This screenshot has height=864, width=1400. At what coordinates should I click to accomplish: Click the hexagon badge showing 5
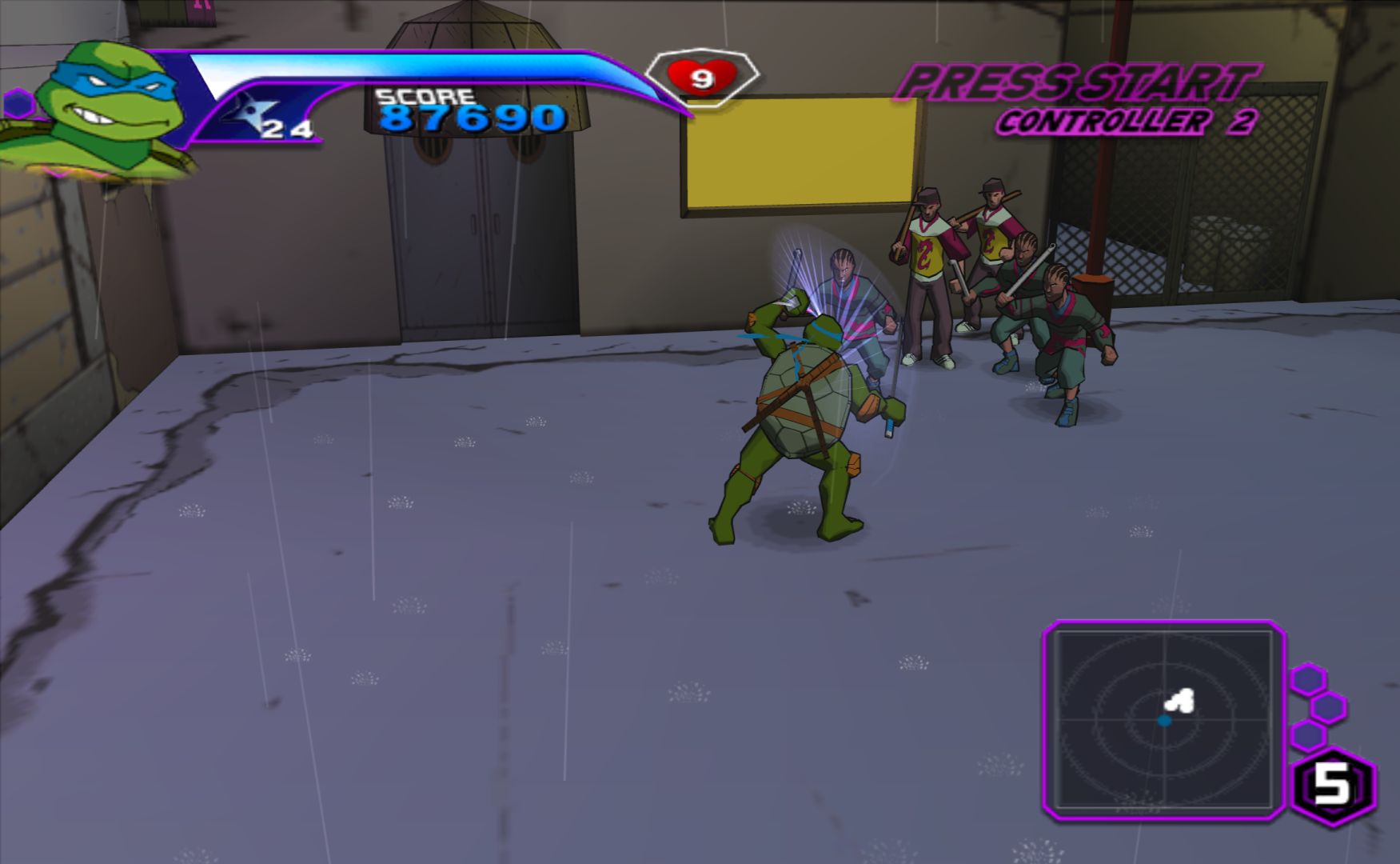pyautogui.click(x=1333, y=786)
